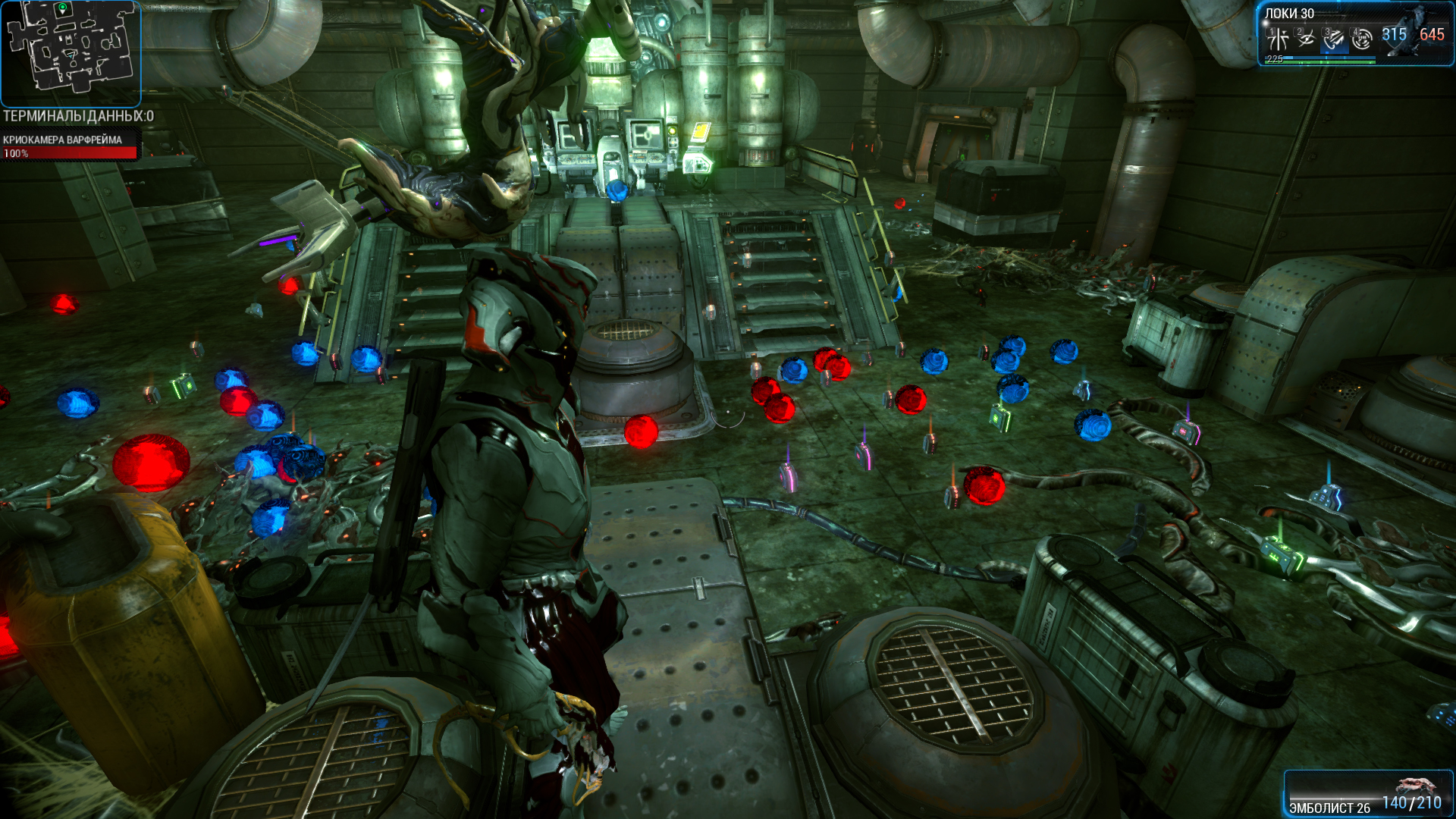Trigger the highlighted Switch Teleport ability
The height and width of the screenshot is (819, 1456).
point(1334,38)
